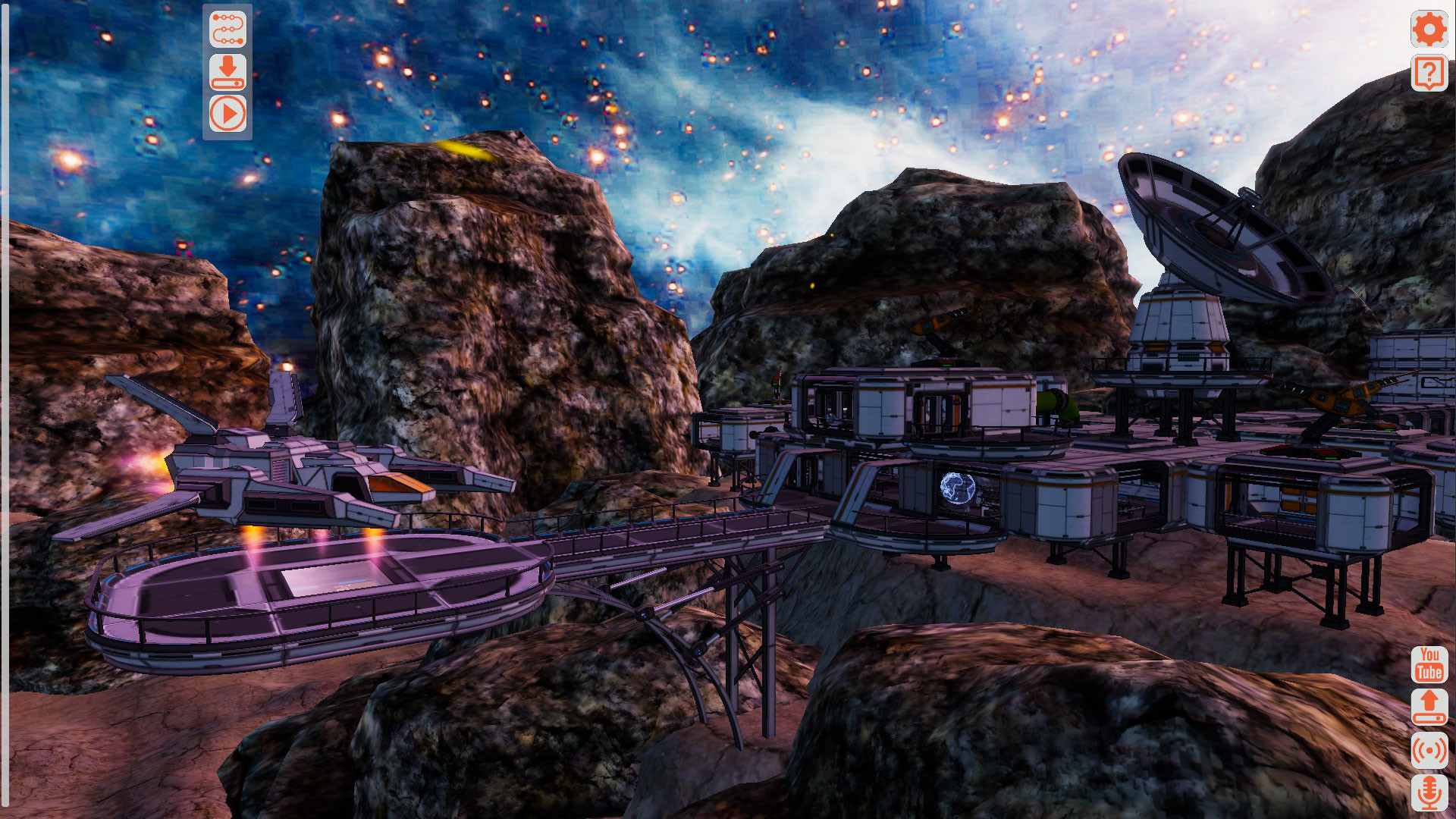
Task: Click the left edge scrollbar strip
Action: click(6, 409)
